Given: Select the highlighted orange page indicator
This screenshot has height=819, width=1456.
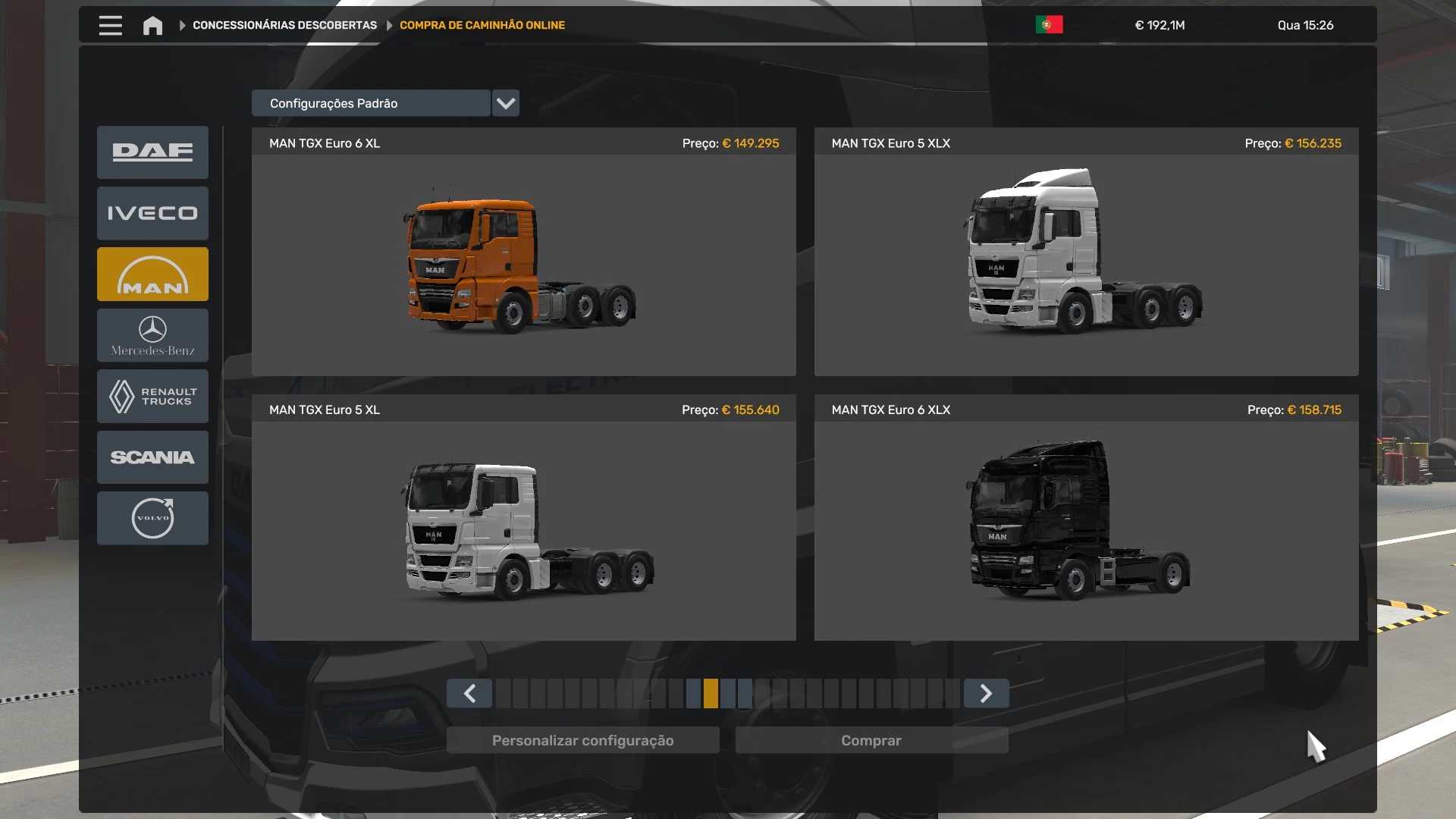Looking at the screenshot, I should click(711, 693).
